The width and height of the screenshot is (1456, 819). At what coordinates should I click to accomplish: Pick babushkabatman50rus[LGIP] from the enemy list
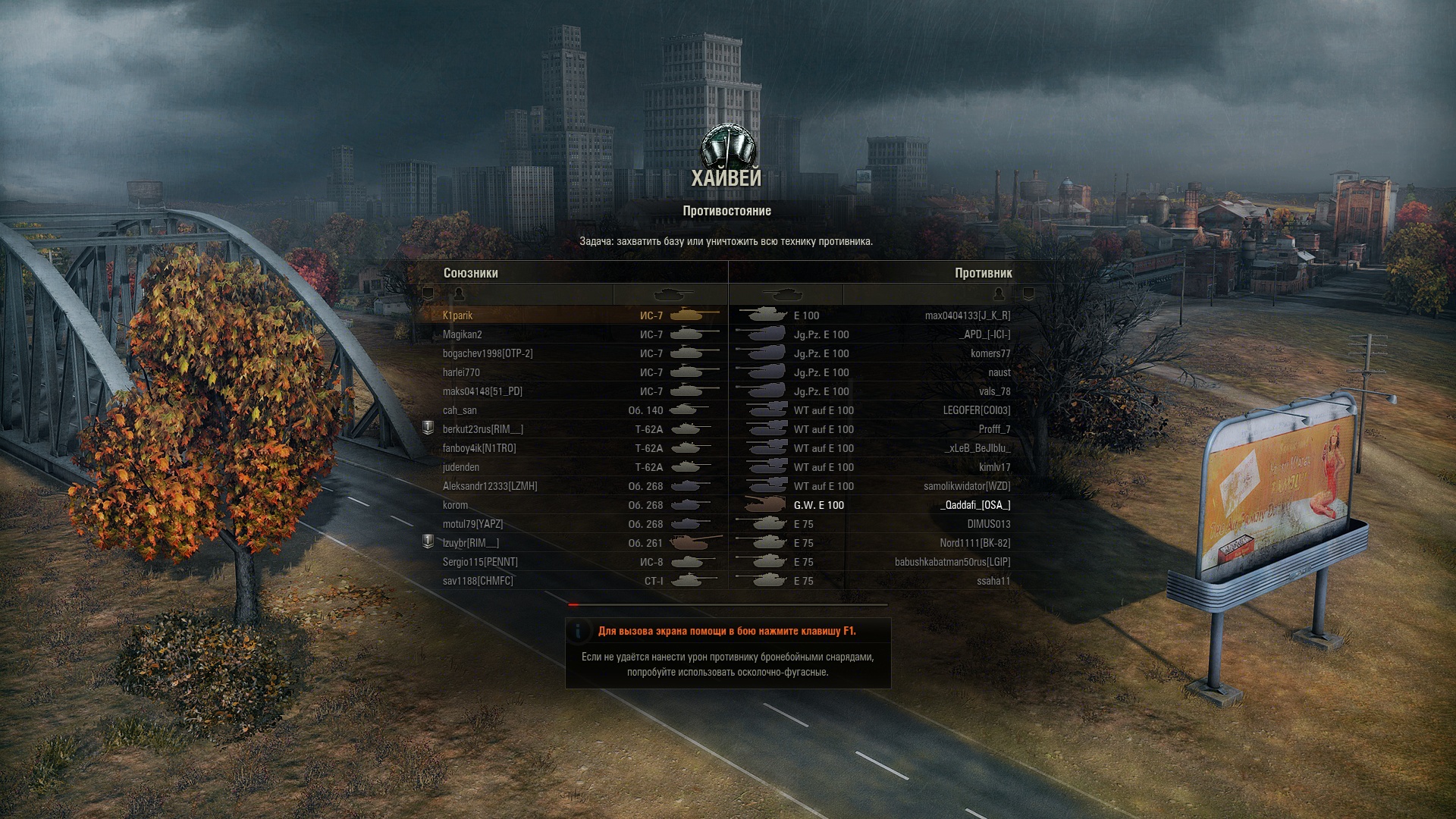[952, 562]
